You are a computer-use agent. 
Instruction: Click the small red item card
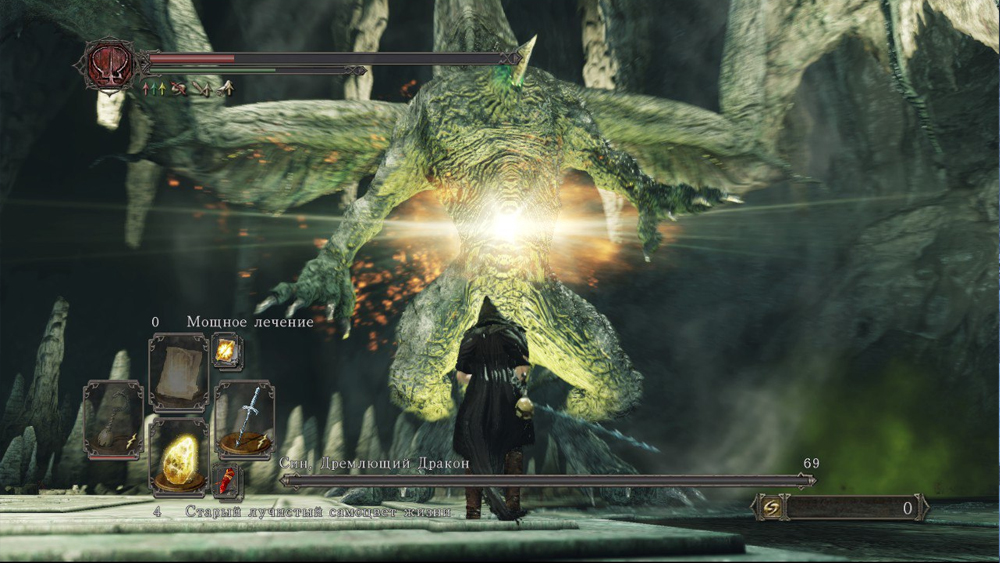[x=226, y=481]
